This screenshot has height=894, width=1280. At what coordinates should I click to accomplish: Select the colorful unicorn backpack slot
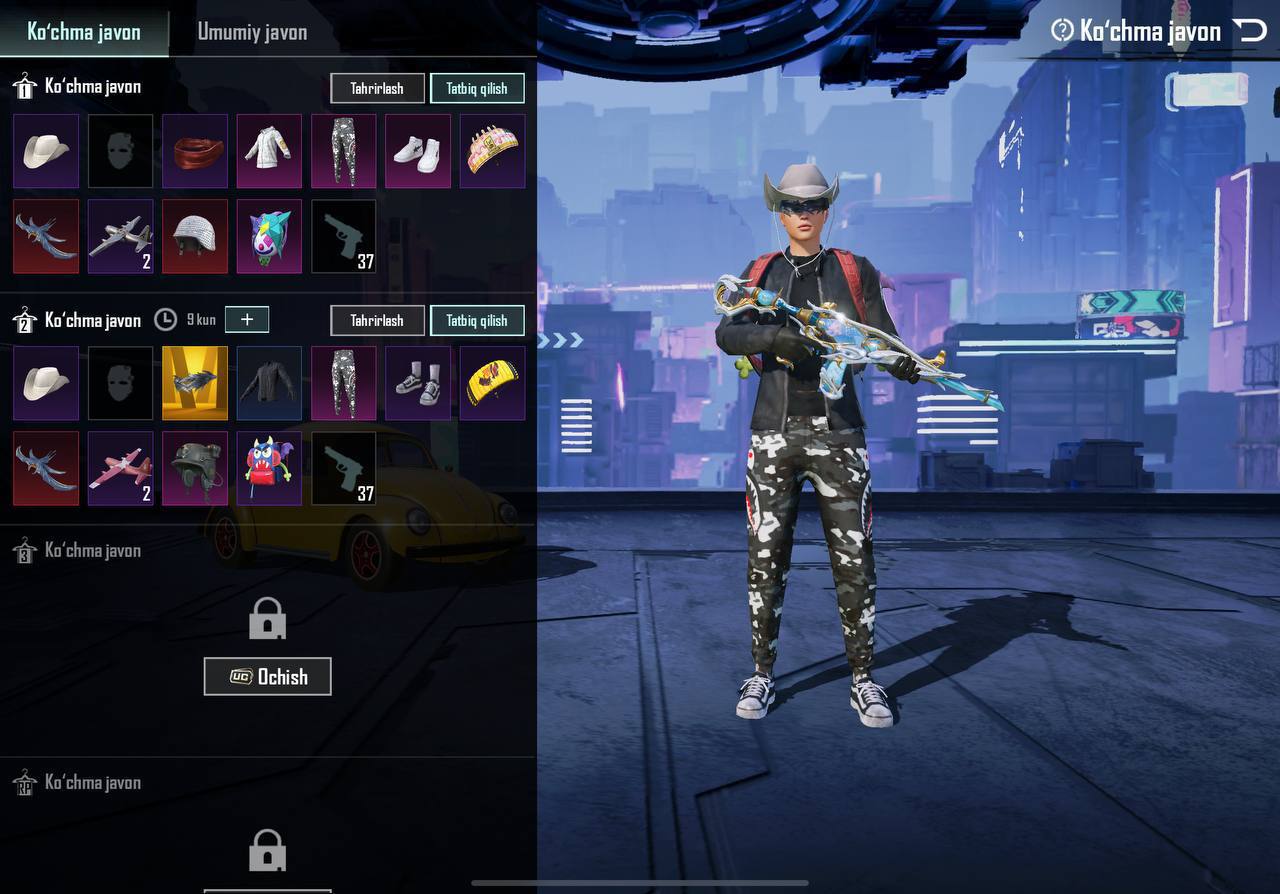(269, 236)
